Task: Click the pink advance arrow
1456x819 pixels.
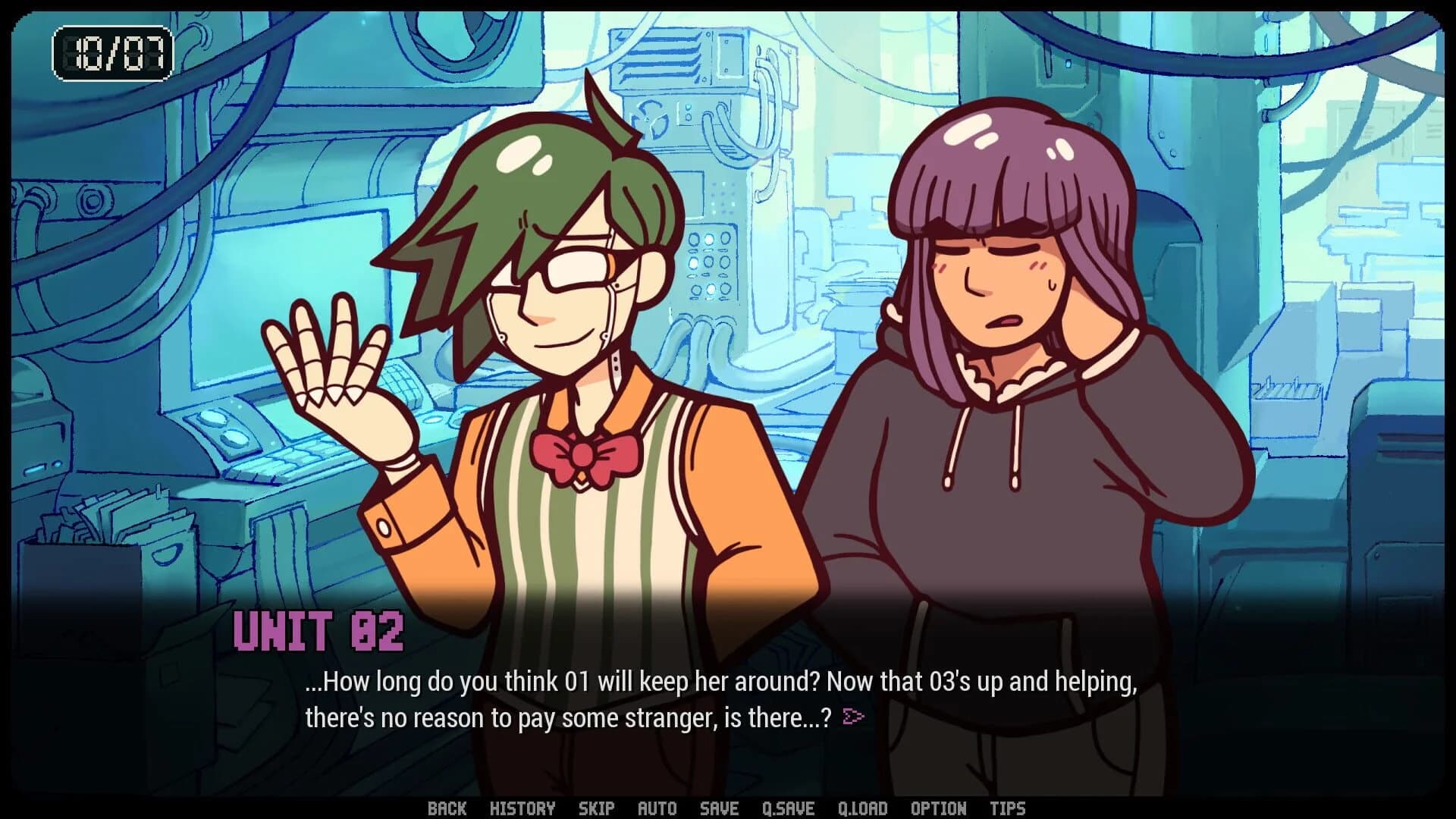Action: pyautogui.click(x=853, y=716)
